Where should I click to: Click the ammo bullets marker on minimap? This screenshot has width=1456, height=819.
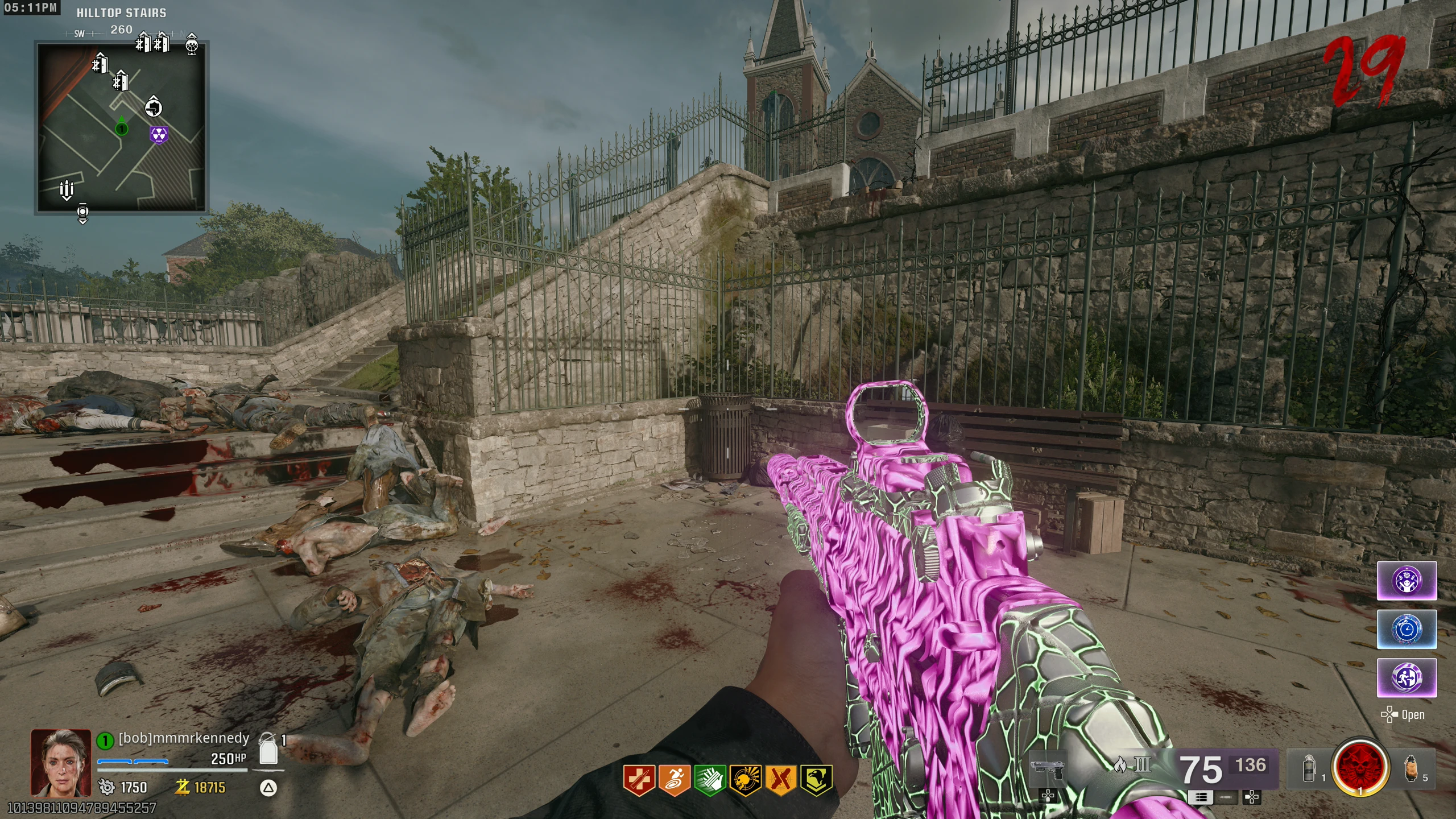click(x=67, y=189)
